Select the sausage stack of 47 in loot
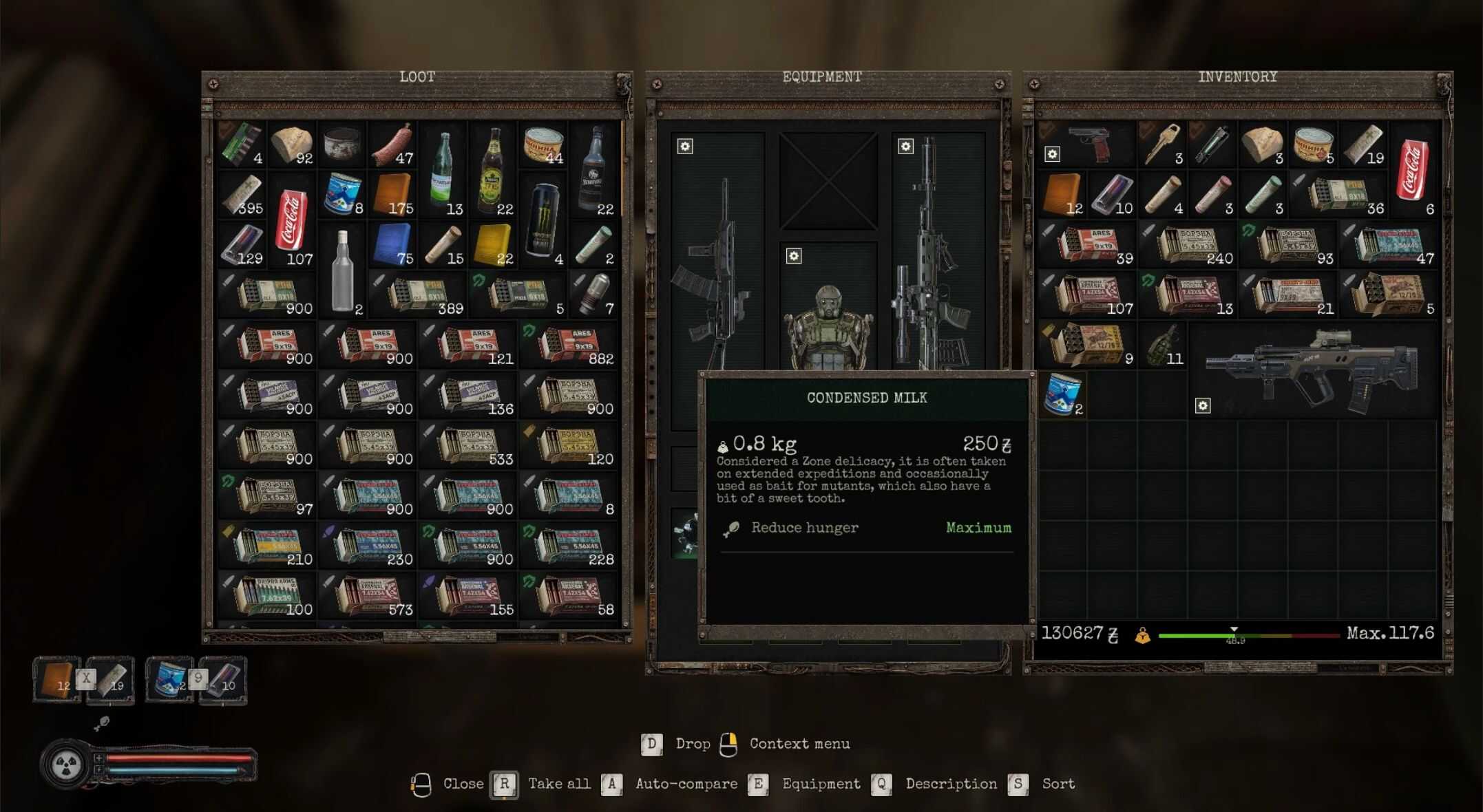Image resolution: width=1483 pixels, height=812 pixels. pos(392,146)
